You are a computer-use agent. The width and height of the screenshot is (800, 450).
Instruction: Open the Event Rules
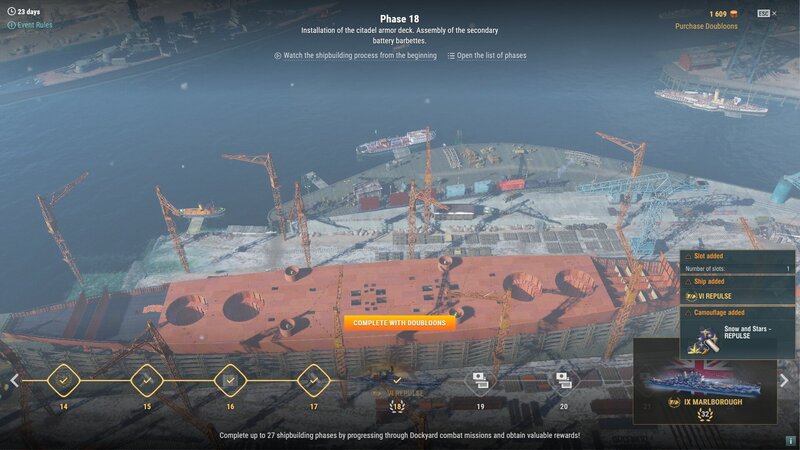click(x=33, y=24)
